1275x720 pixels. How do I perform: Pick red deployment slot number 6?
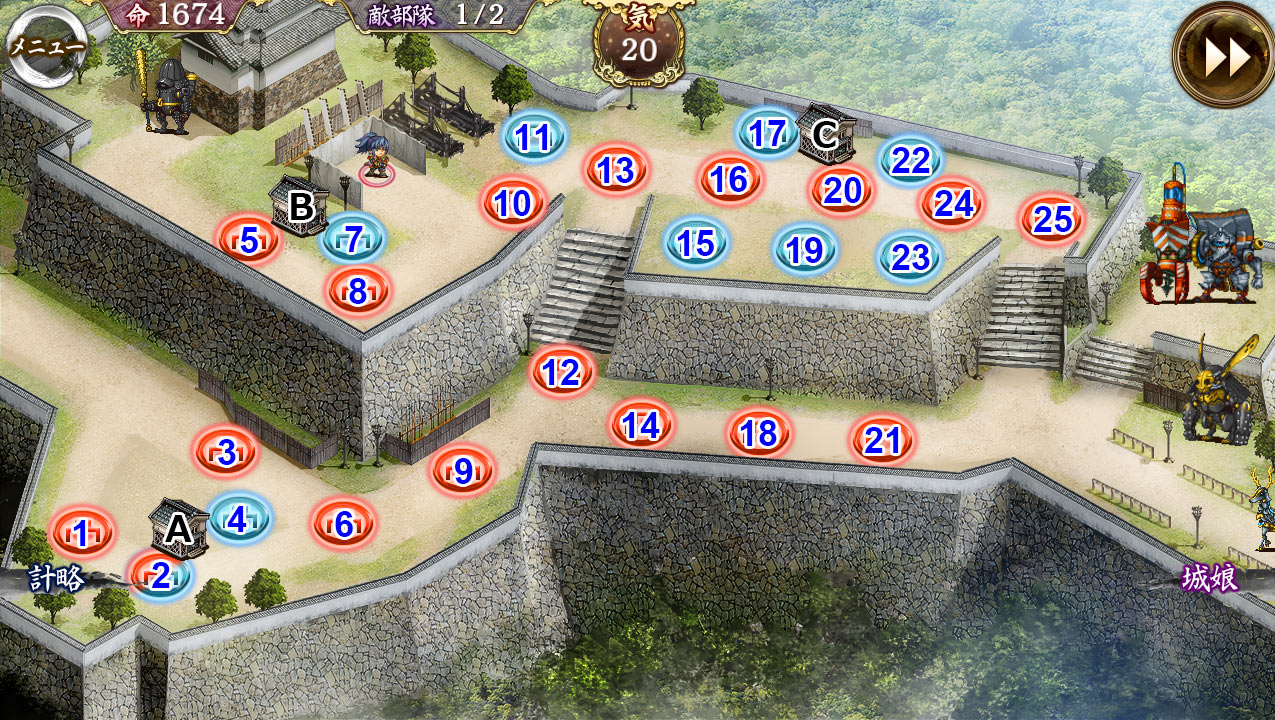click(x=344, y=524)
